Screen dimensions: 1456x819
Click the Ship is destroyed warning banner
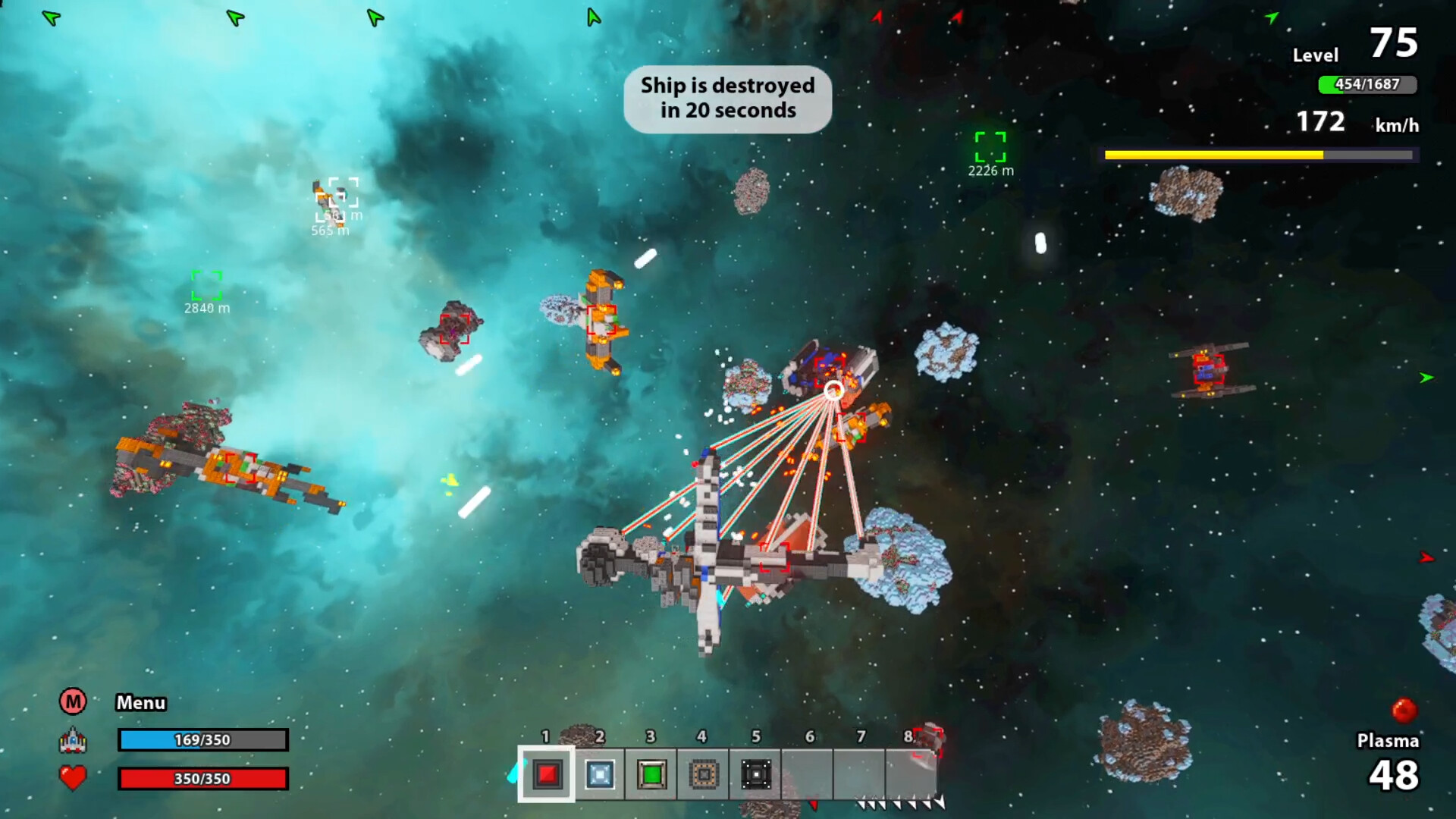click(727, 99)
